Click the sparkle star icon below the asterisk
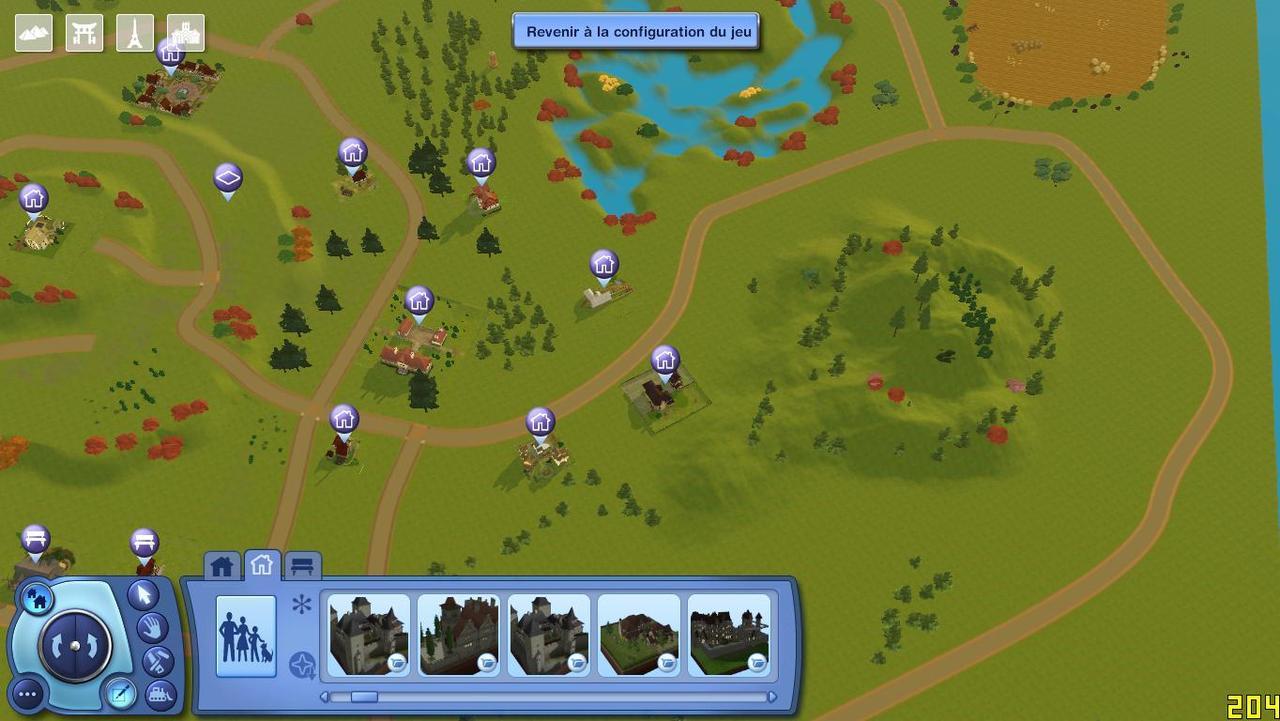This screenshot has height=721, width=1280. pos(302,664)
